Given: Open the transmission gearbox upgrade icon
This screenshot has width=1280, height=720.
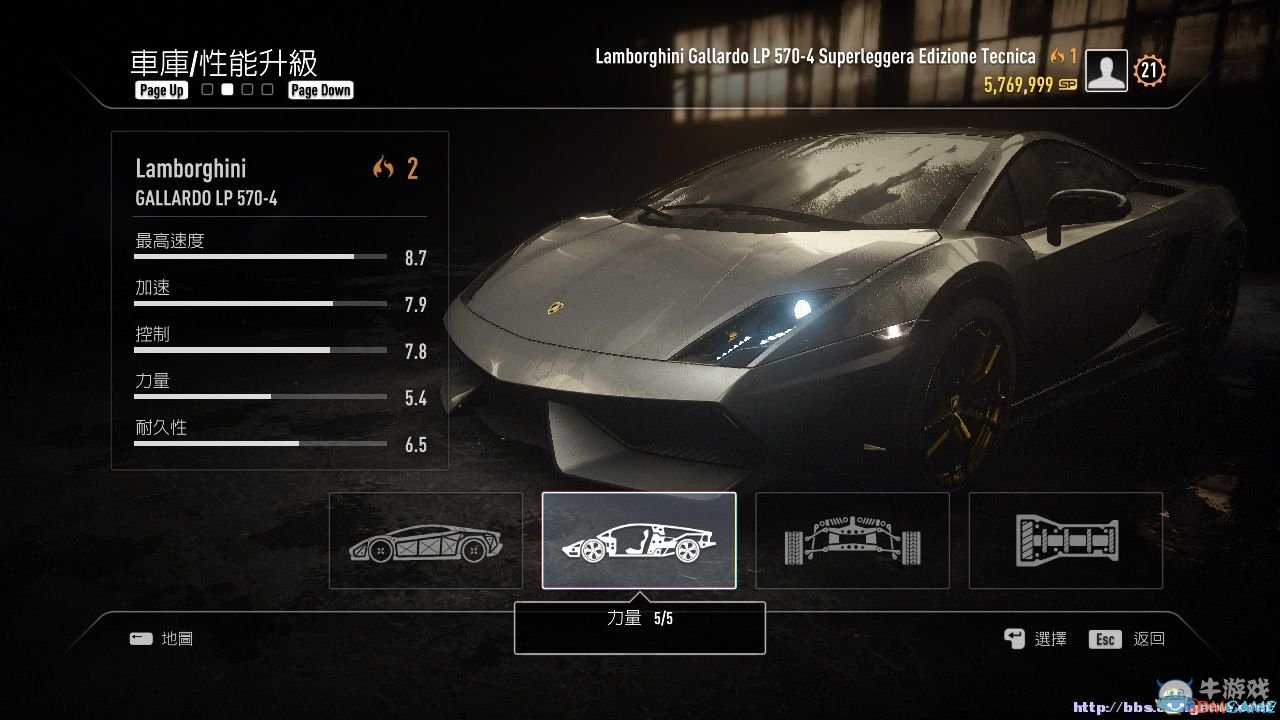Looking at the screenshot, I should click(1065, 540).
